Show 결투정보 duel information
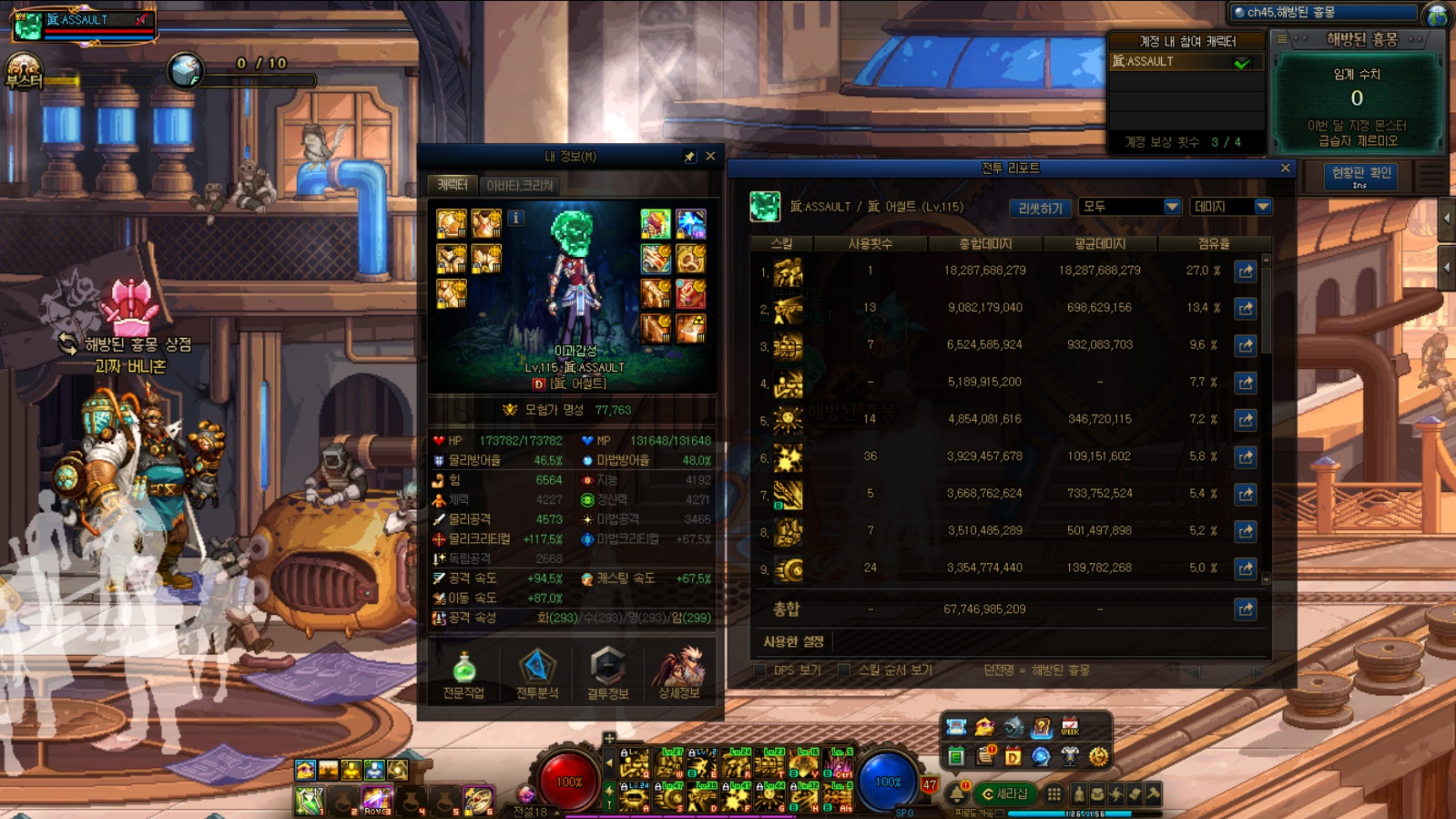 tap(607, 674)
